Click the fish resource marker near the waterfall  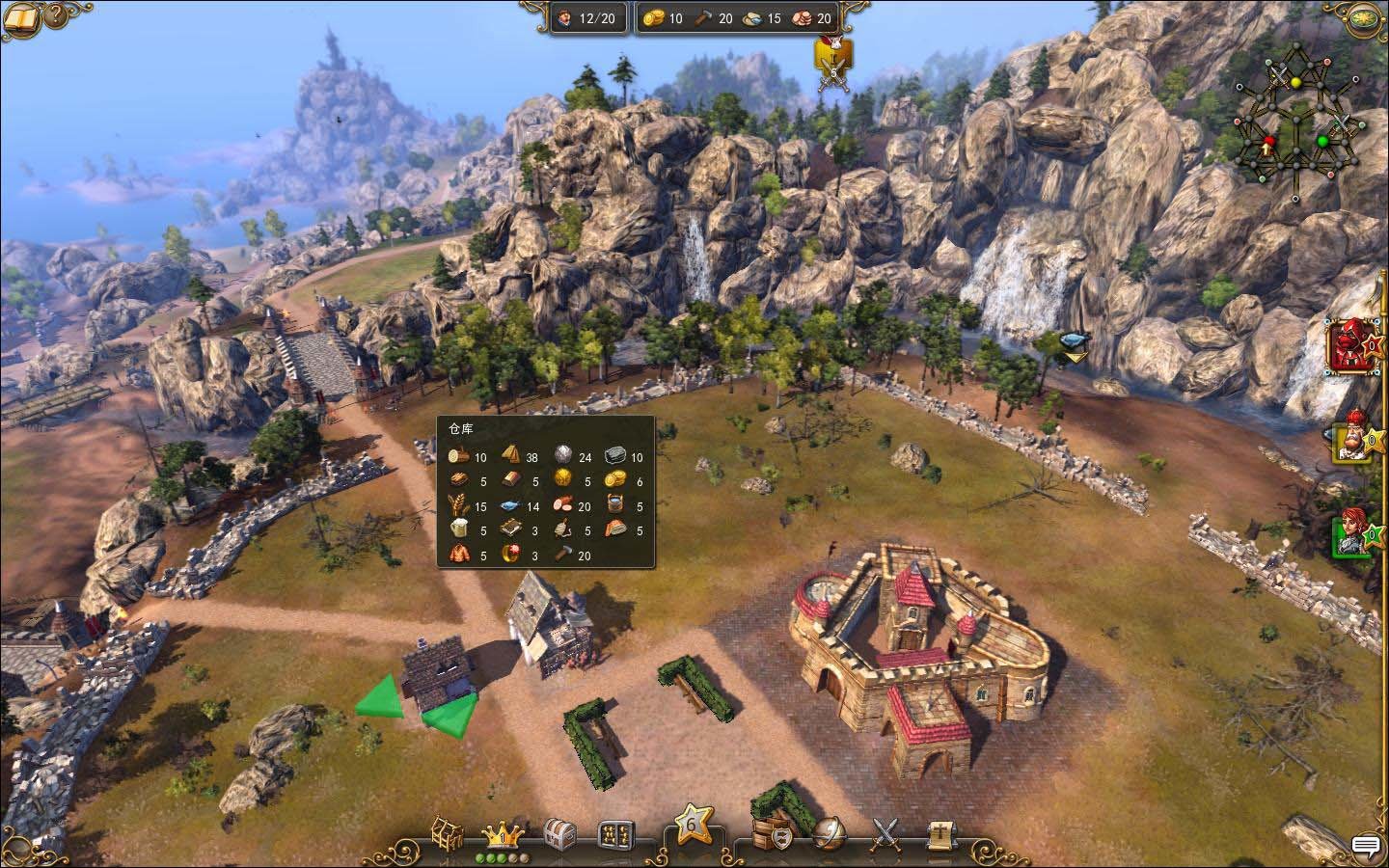click(x=1074, y=342)
